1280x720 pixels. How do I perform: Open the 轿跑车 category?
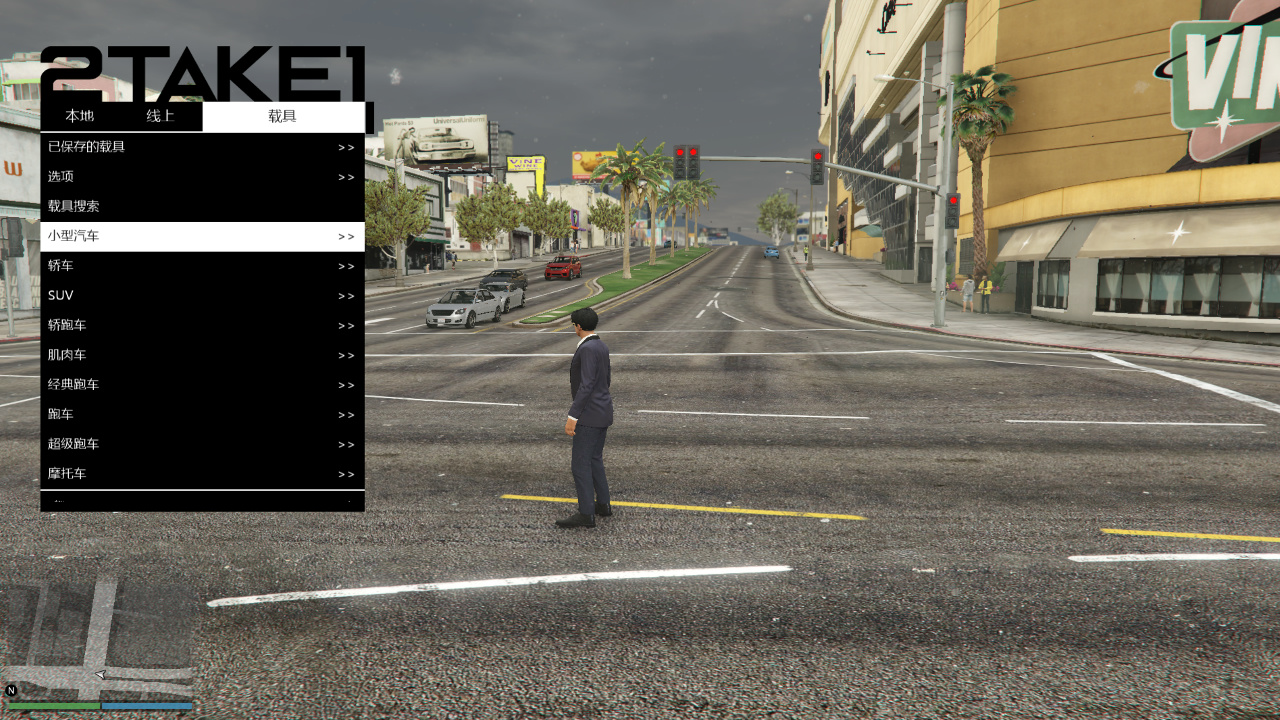(202, 326)
